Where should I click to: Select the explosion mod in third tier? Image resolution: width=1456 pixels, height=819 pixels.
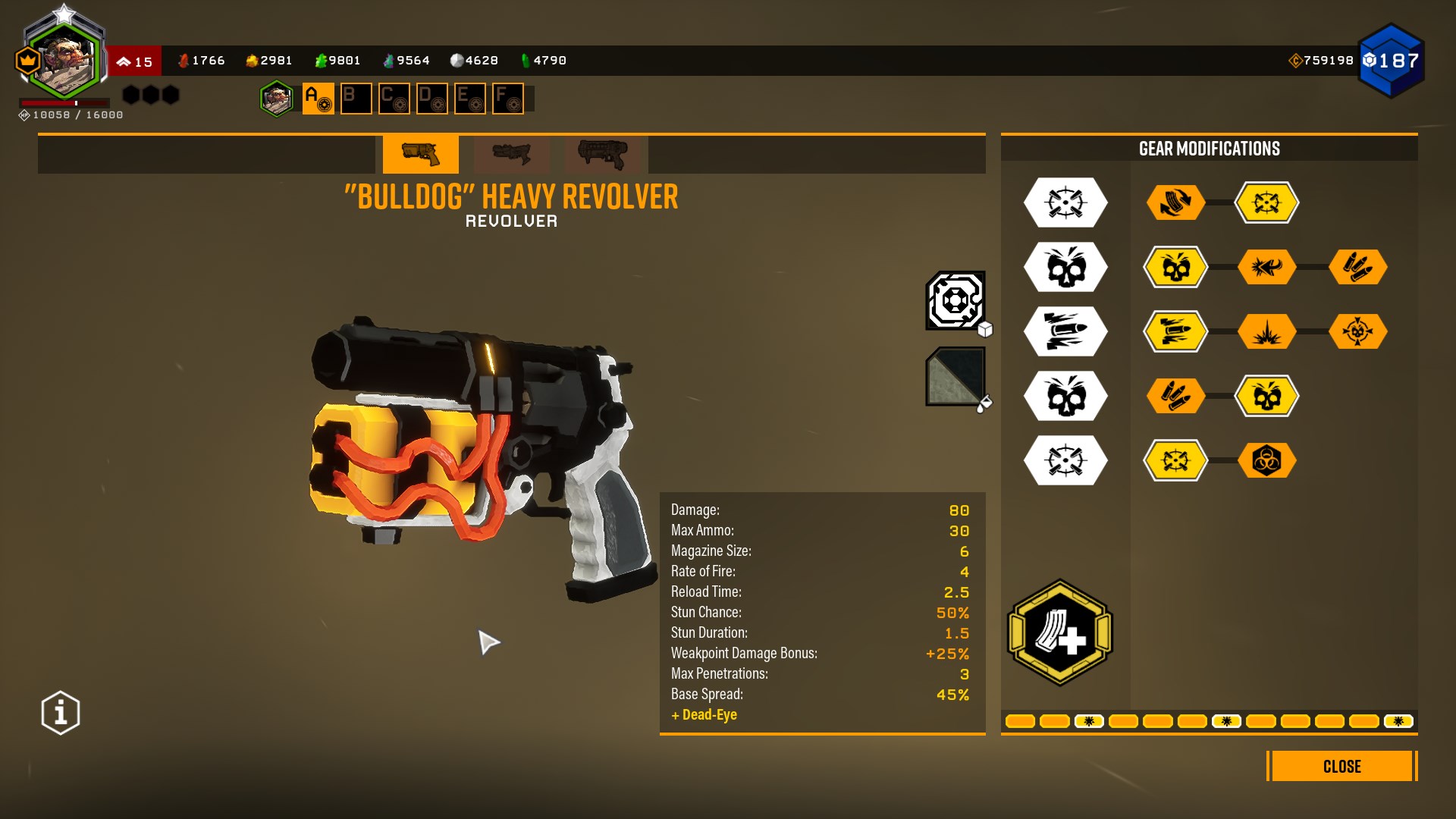click(x=1266, y=331)
